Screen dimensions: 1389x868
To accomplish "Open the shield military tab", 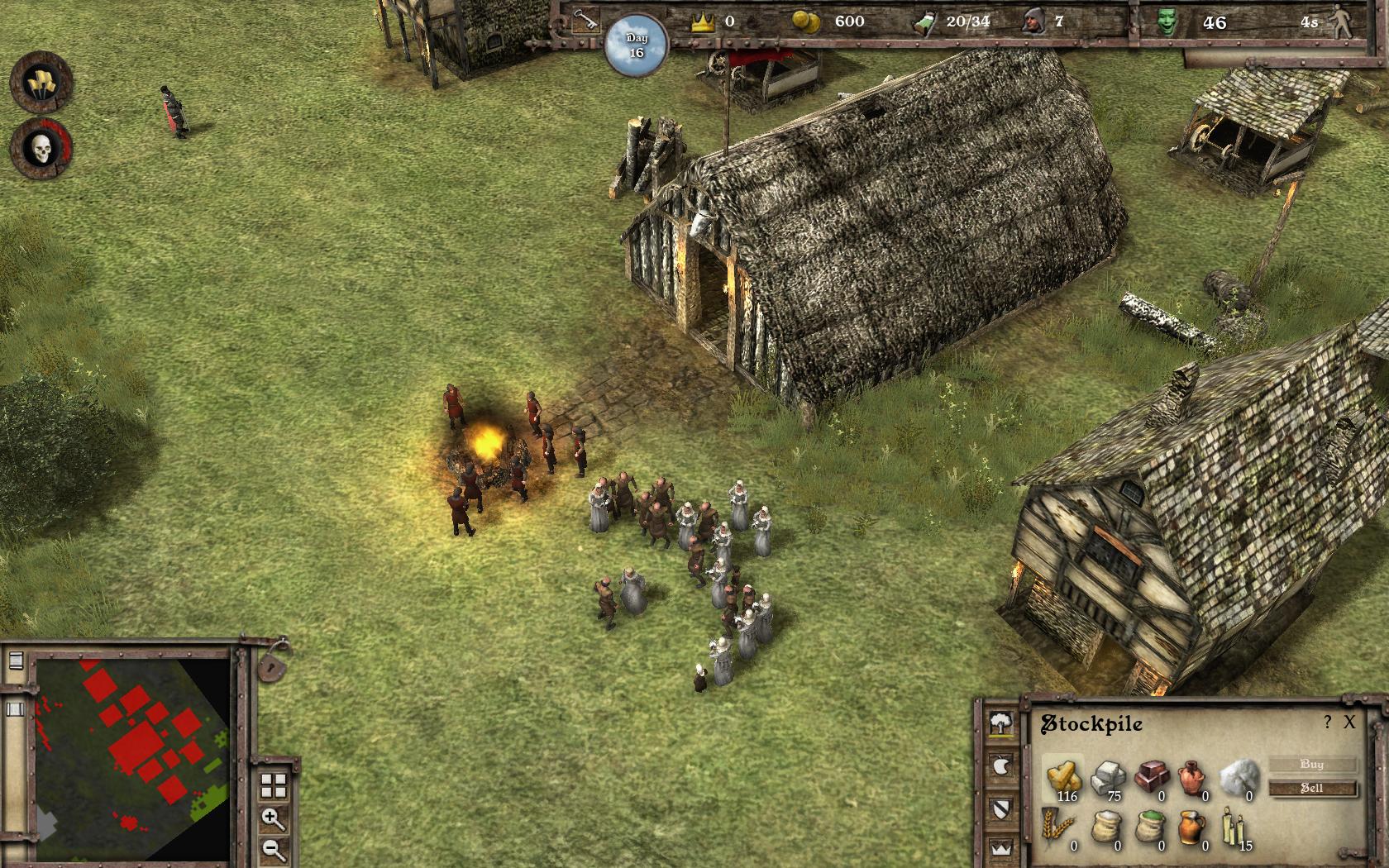I will pos(1003,808).
